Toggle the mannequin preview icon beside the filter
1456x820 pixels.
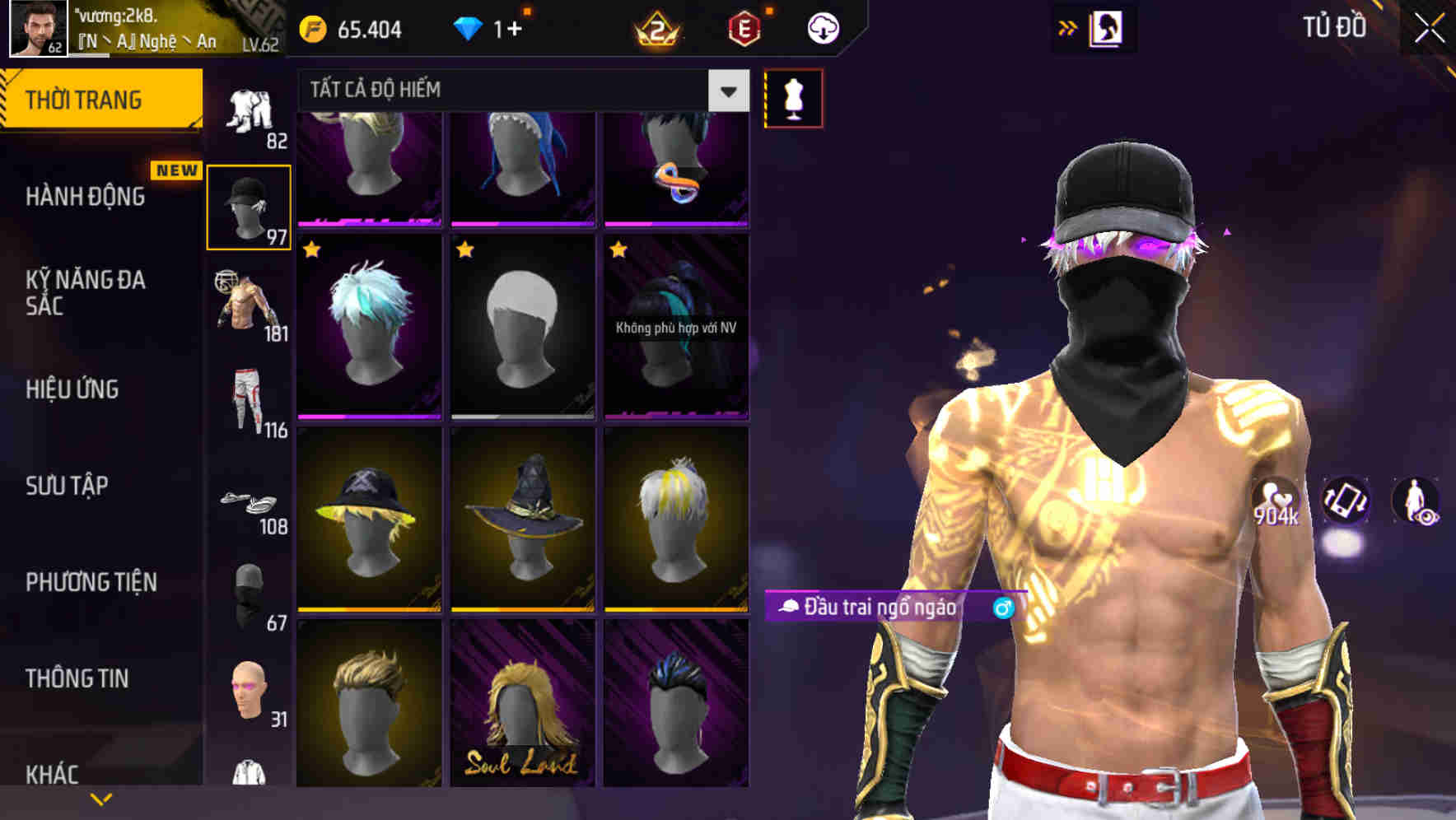pos(793,96)
